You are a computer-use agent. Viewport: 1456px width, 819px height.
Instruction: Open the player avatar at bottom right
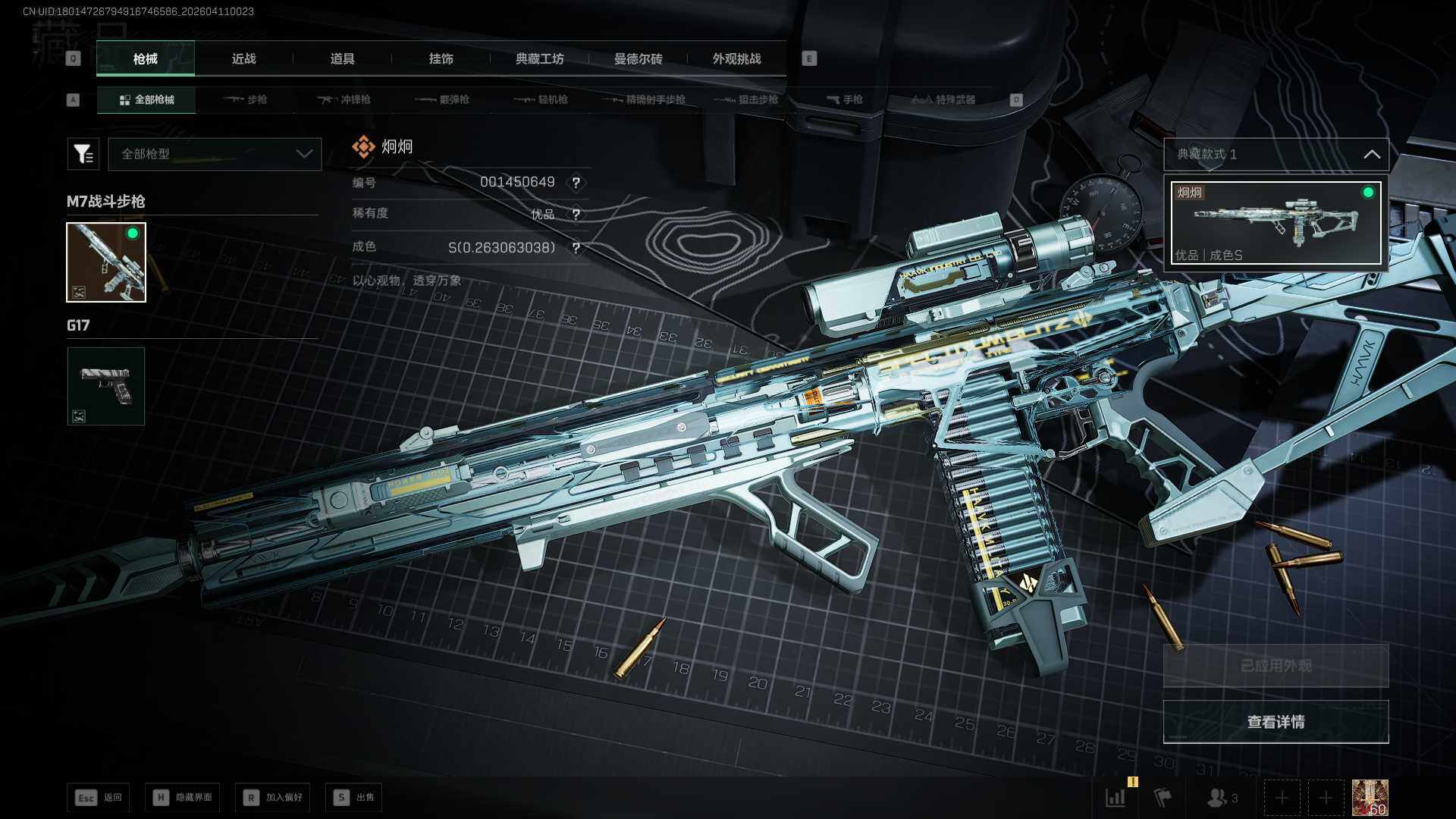point(1370,798)
